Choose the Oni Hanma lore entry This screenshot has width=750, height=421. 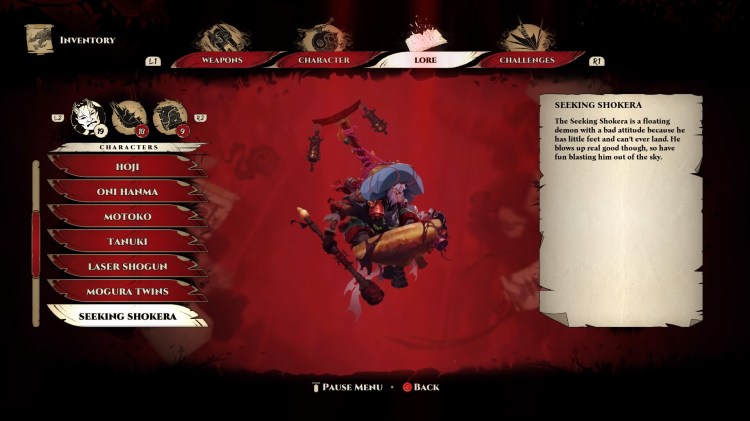pyautogui.click(x=127, y=191)
